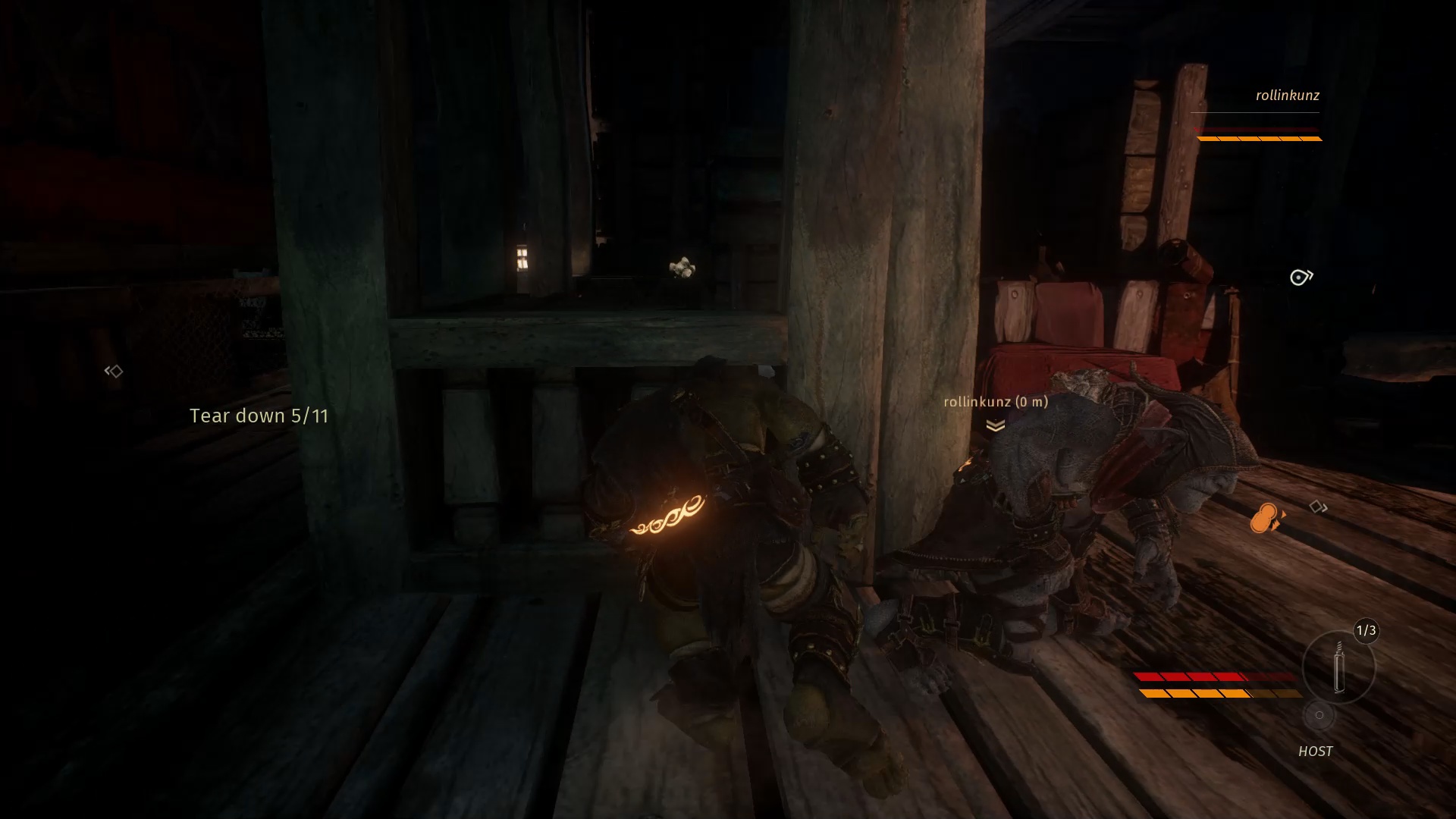Click the white eye indicator icon
1456x819 pixels.
pyautogui.click(x=1301, y=278)
